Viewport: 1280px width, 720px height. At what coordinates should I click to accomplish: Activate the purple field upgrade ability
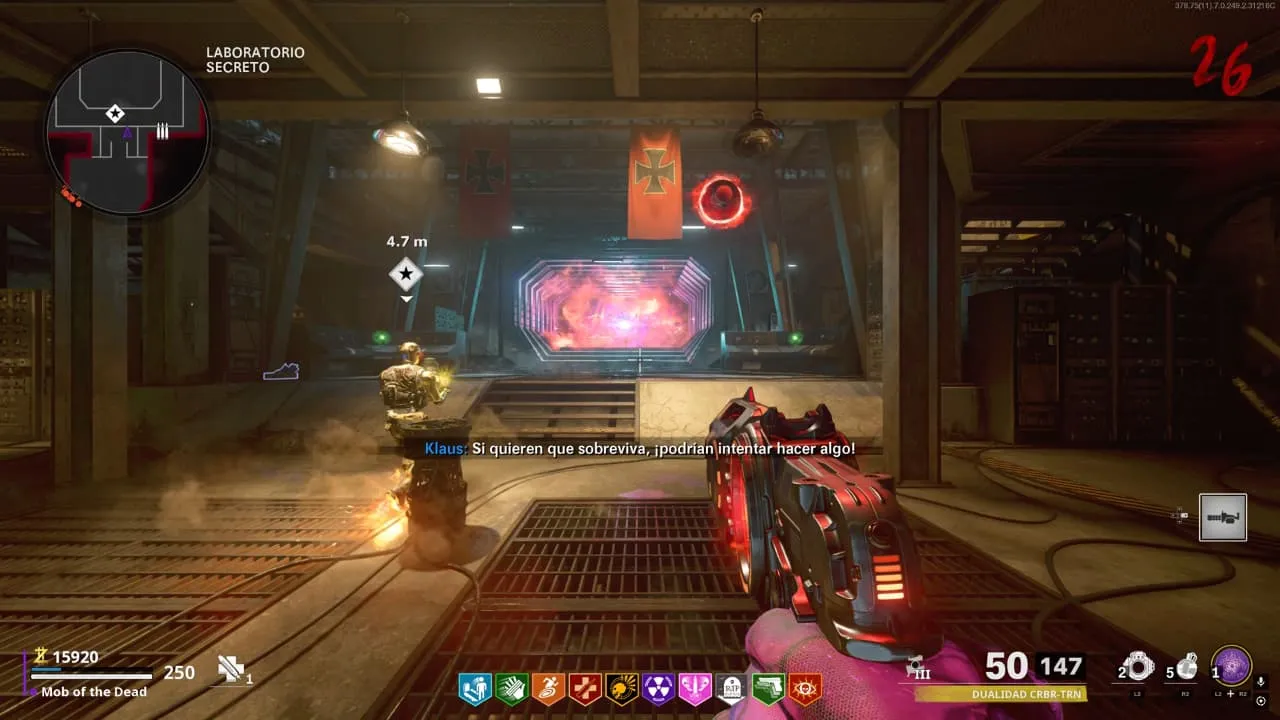click(1231, 666)
